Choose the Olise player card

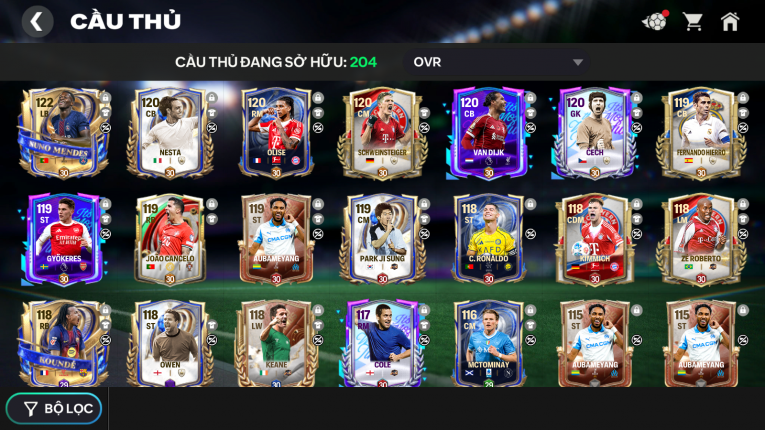pyautogui.click(x=276, y=132)
